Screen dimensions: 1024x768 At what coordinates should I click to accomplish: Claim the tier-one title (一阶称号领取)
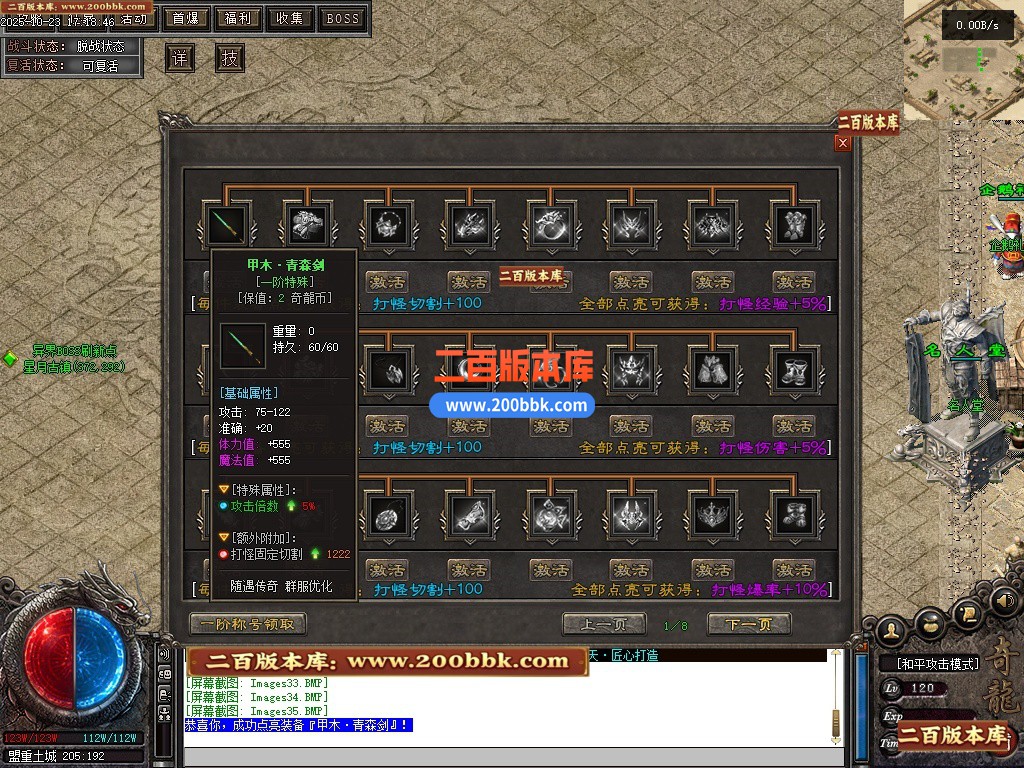pos(247,624)
